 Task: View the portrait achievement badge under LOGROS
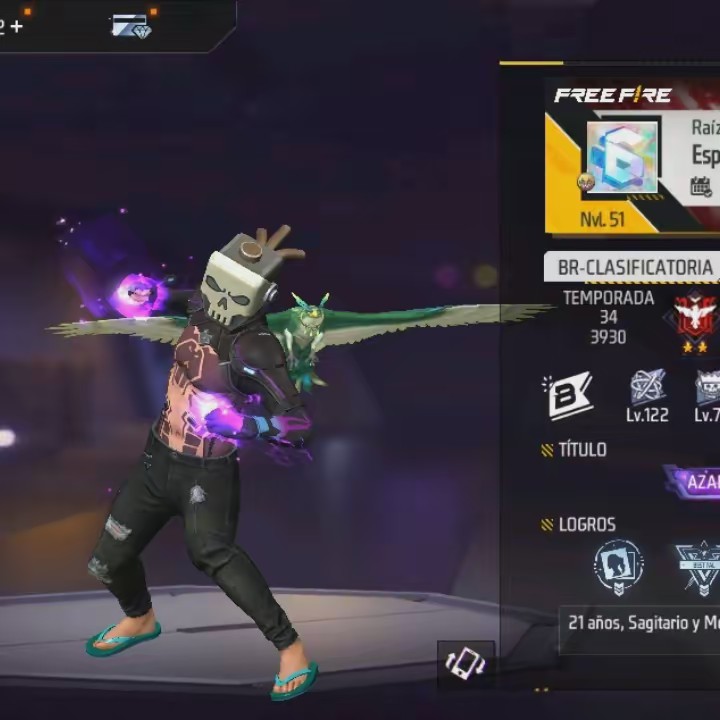tap(618, 567)
